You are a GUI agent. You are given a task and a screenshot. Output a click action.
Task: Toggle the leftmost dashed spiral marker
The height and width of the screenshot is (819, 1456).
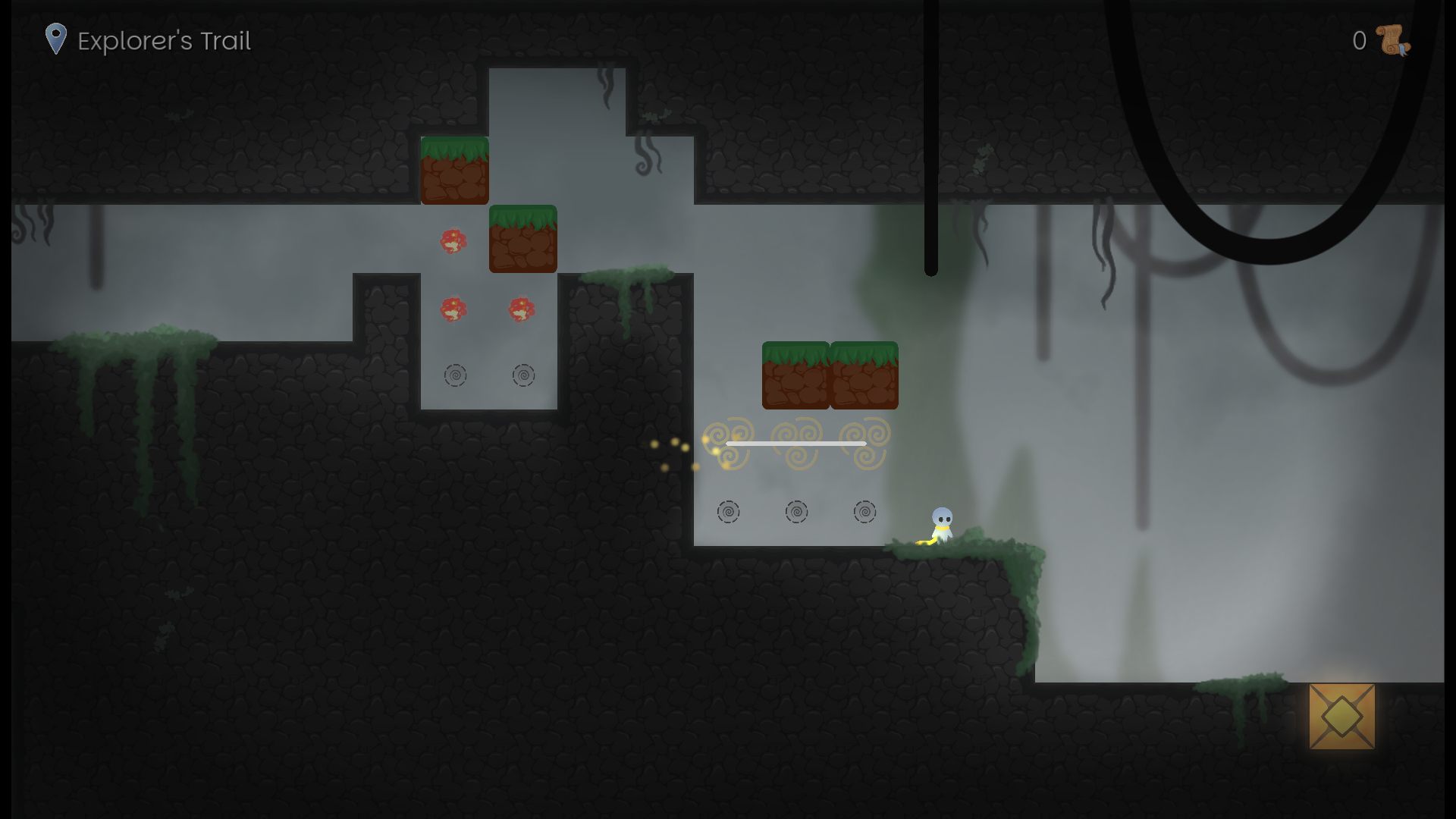[x=729, y=512]
